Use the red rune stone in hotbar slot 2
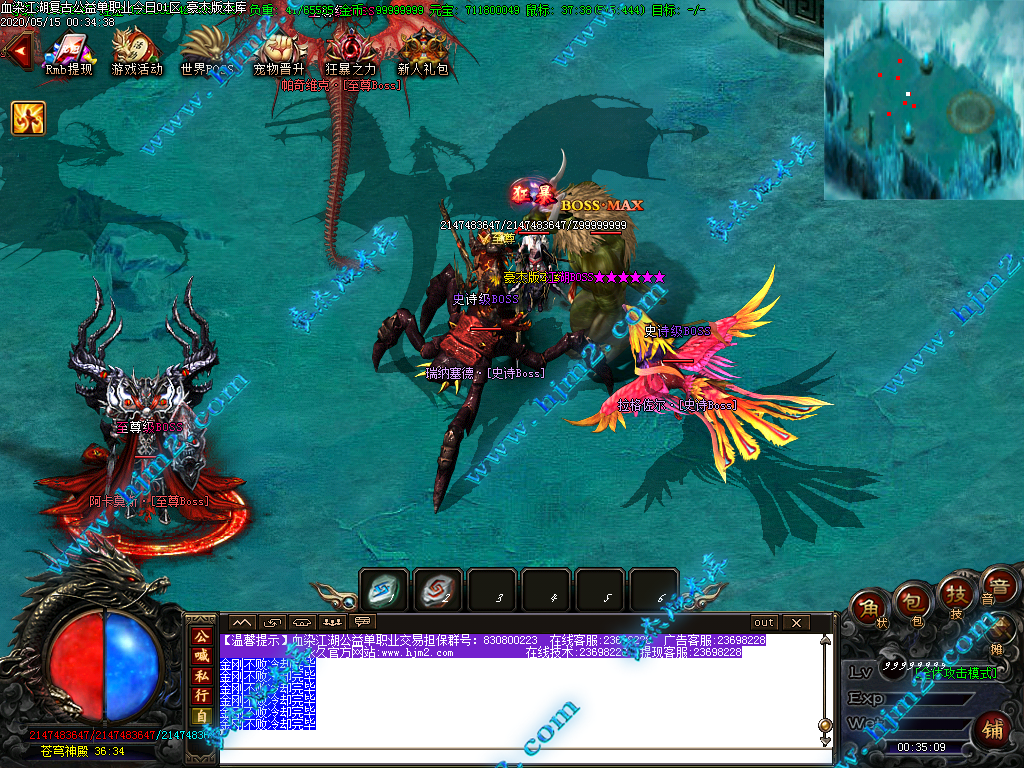The height and width of the screenshot is (768, 1024). pos(437,590)
